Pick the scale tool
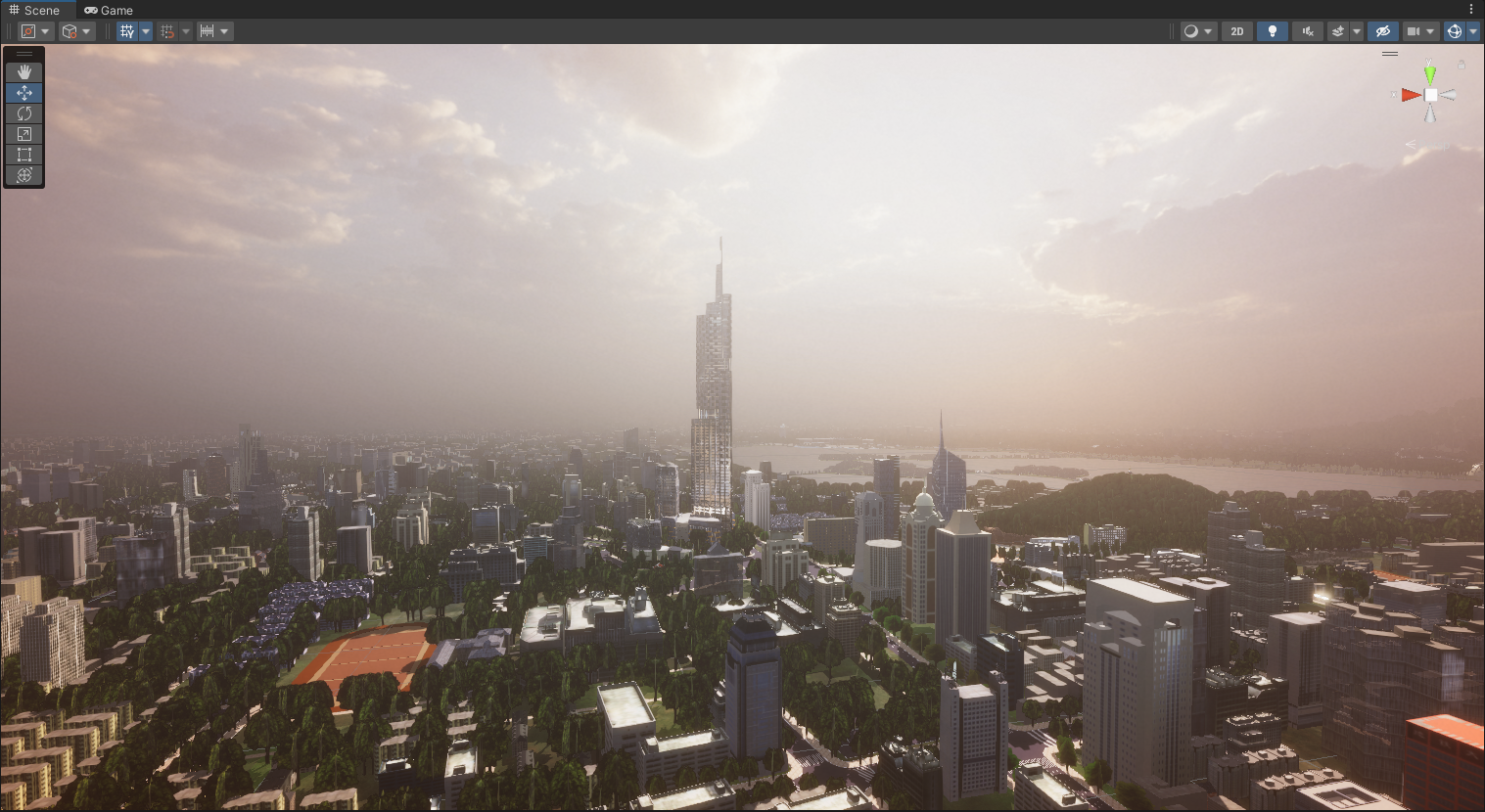Screen dimensions: 1485x812 (x=24, y=134)
